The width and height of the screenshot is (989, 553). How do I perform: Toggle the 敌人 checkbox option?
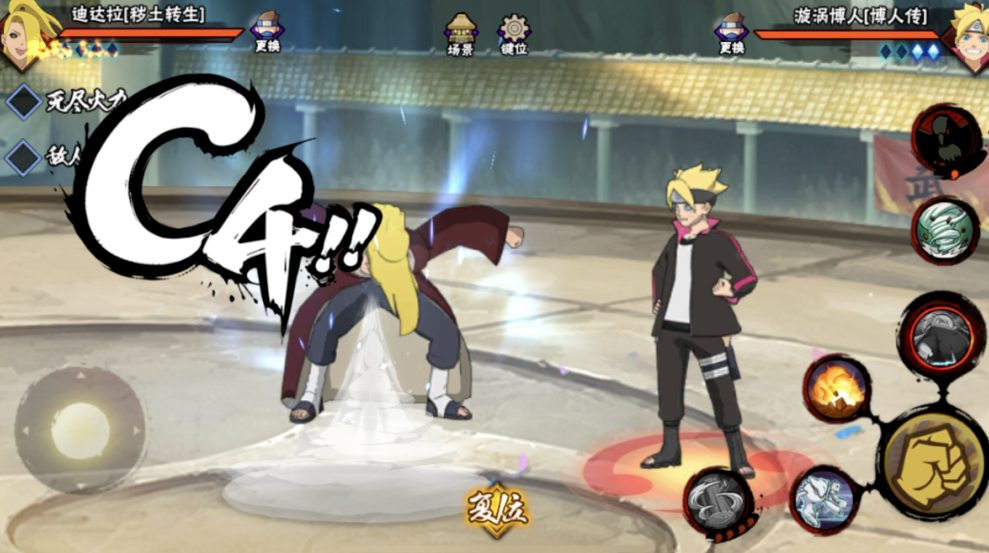(x=24, y=157)
